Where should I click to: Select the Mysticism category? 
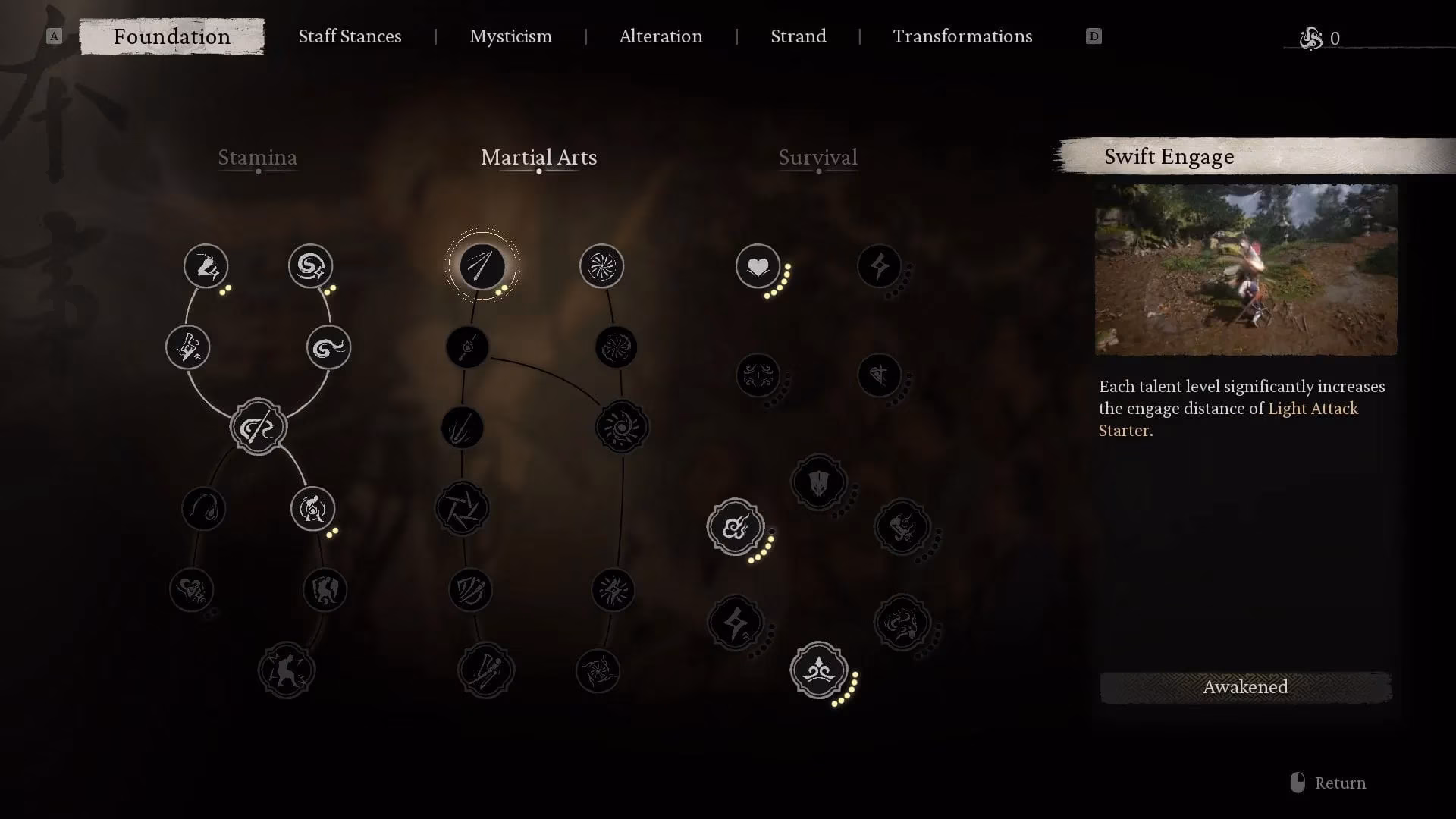[x=510, y=36]
